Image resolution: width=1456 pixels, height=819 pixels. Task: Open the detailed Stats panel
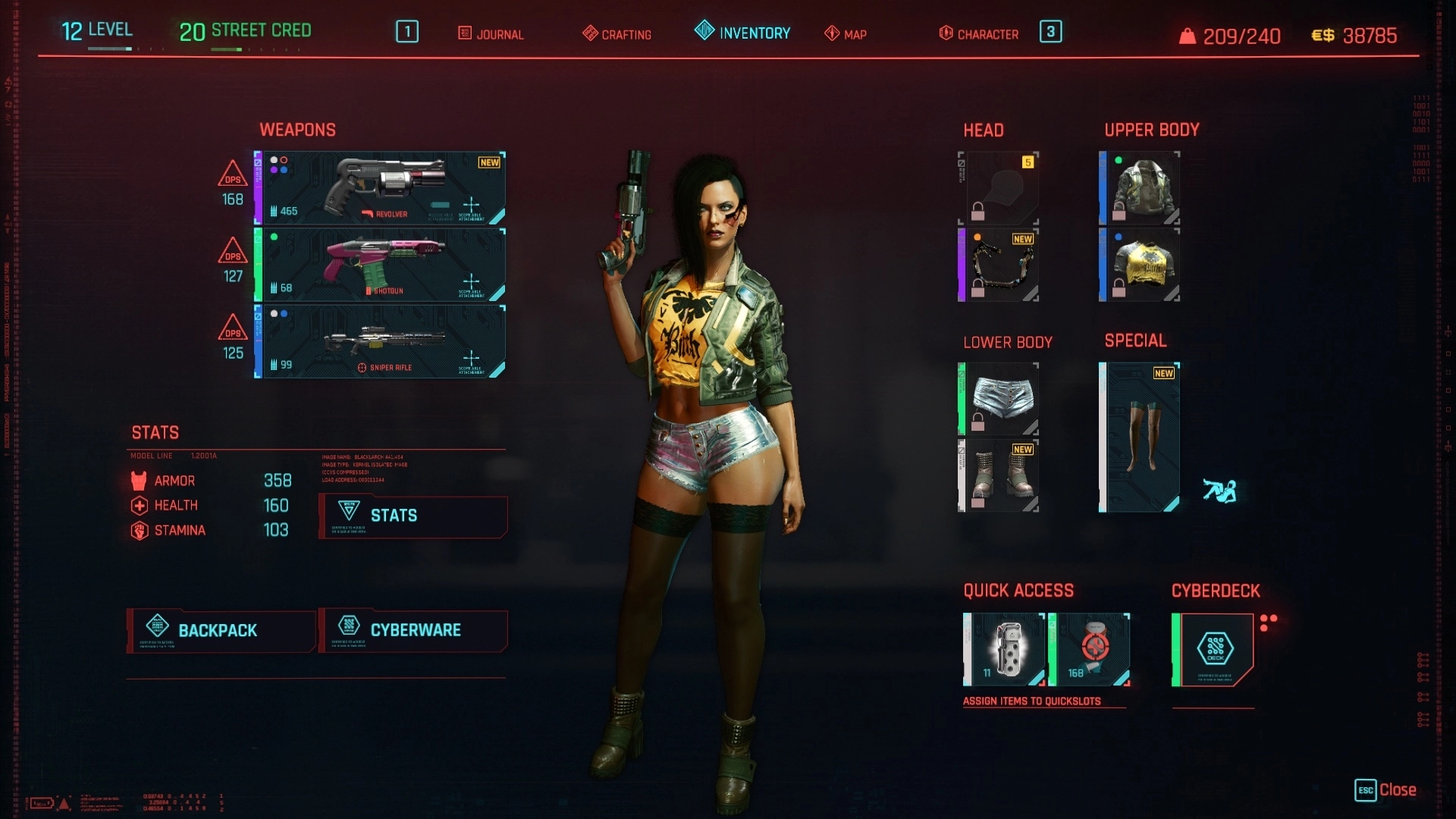click(x=413, y=516)
